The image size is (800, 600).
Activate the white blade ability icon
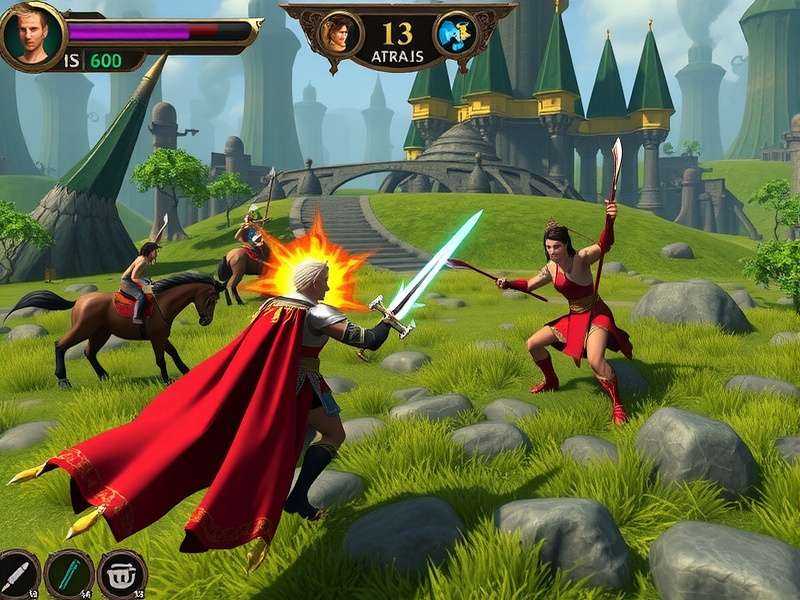click(17, 574)
